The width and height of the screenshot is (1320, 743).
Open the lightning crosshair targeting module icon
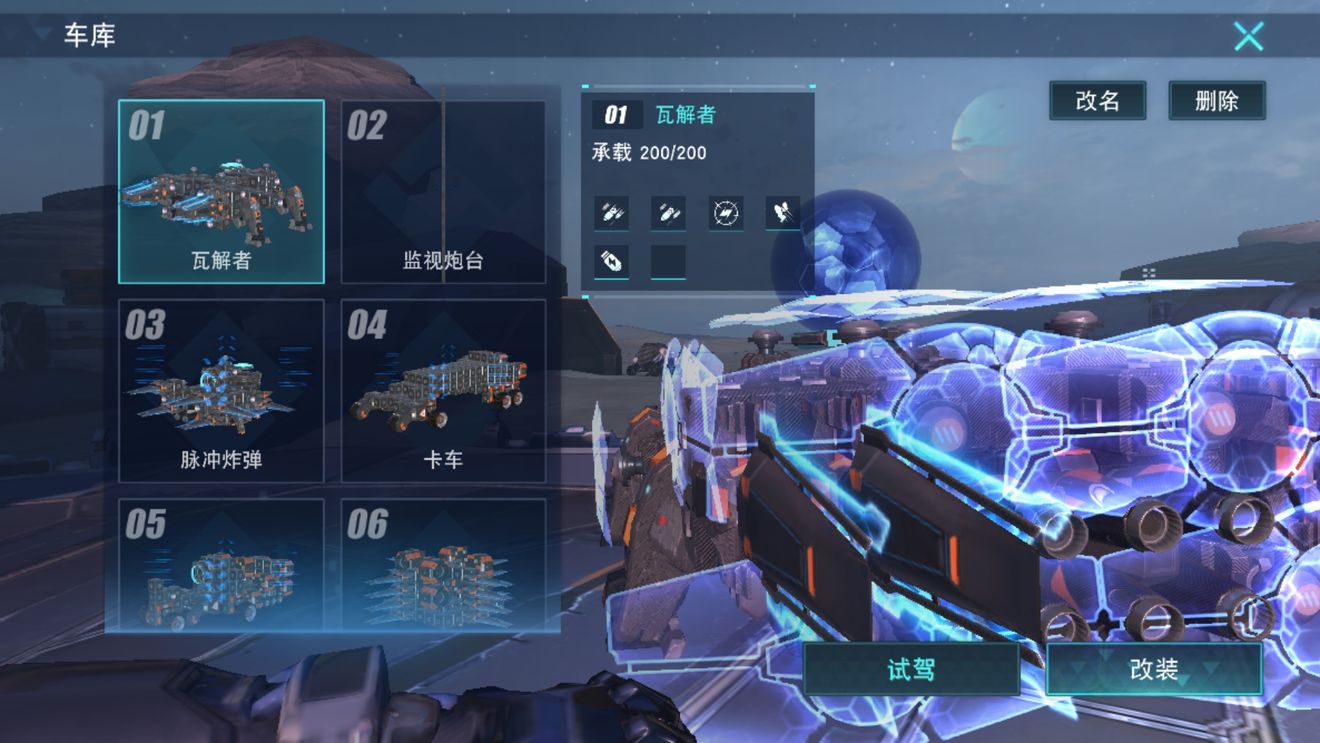click(x=725, y=212)
